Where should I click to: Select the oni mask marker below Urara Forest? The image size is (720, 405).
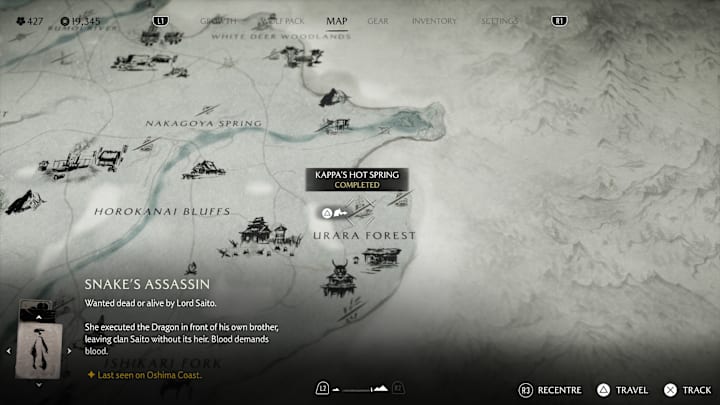tap(337, 277)
